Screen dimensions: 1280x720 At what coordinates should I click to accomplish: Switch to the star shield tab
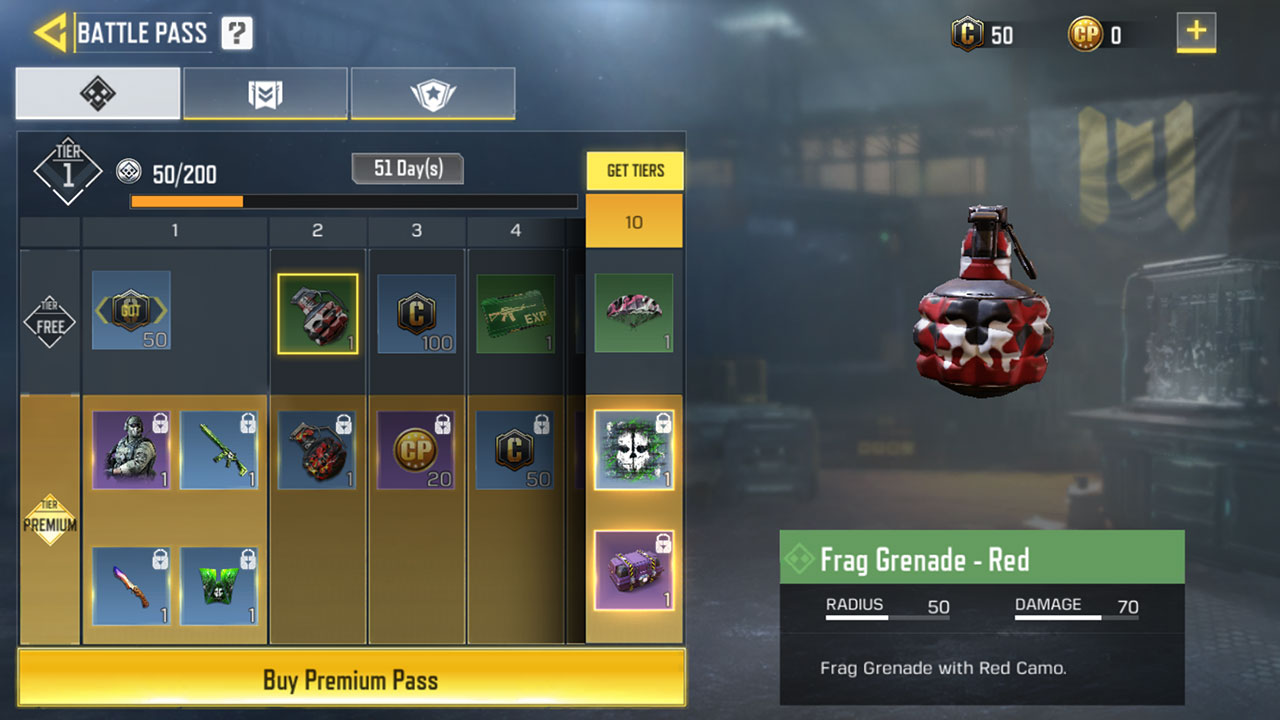(433, 94)
